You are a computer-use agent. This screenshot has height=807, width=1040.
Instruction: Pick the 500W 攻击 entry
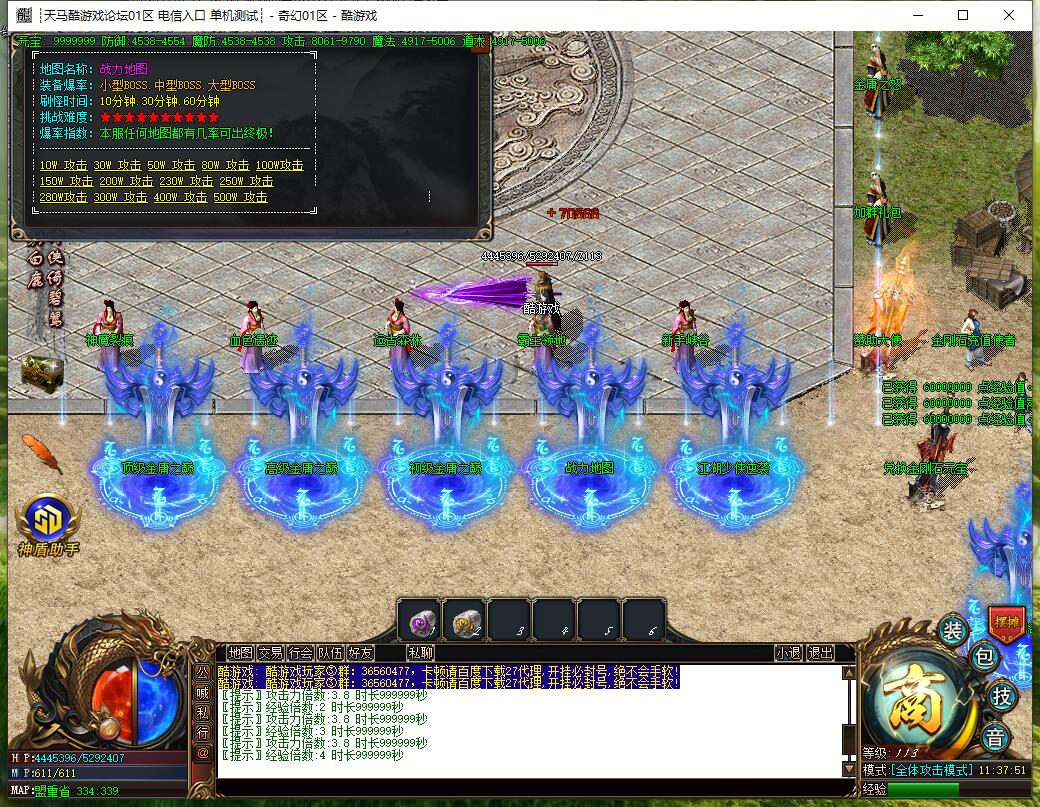(x=240, y=197)
